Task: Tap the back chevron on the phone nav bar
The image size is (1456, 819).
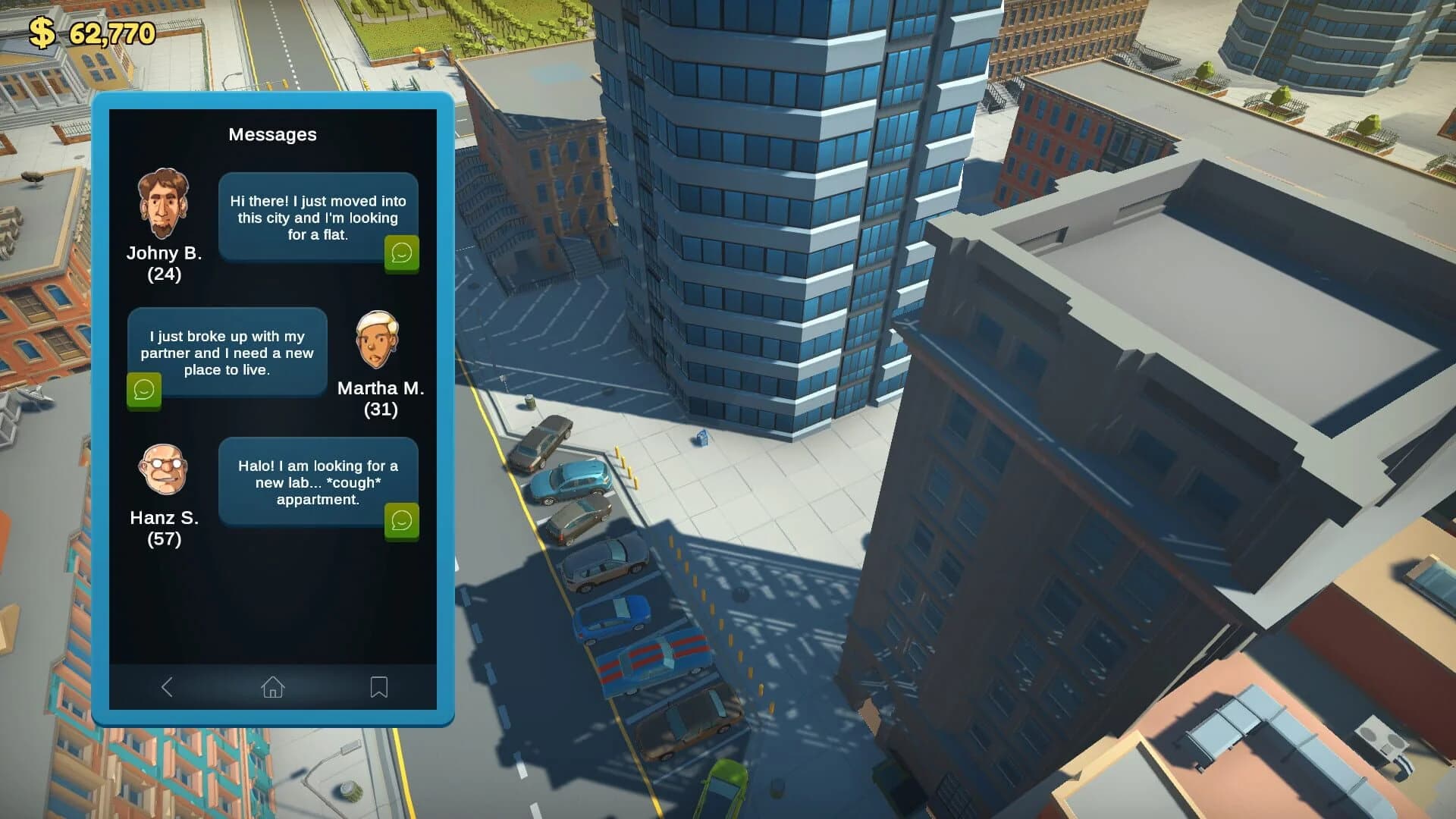Action: pyautogui.click(x=168, y=687)
